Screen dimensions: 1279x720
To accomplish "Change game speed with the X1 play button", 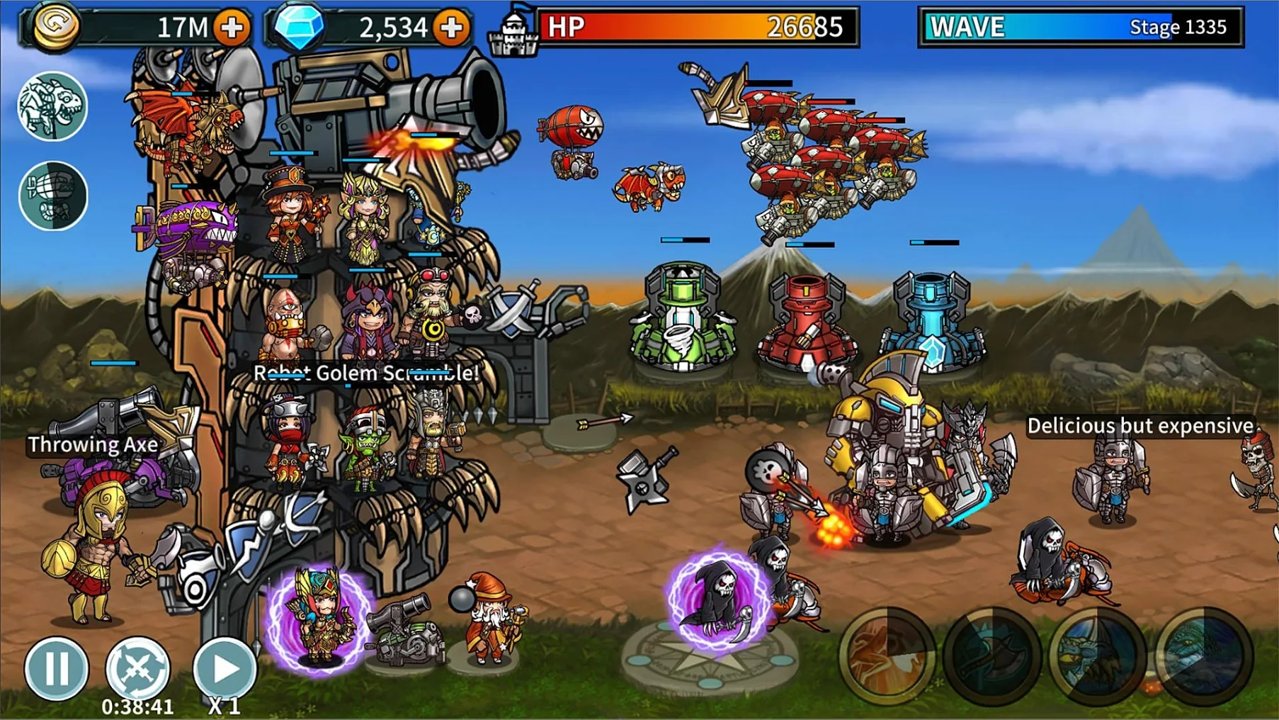I will tap(224, 668).
